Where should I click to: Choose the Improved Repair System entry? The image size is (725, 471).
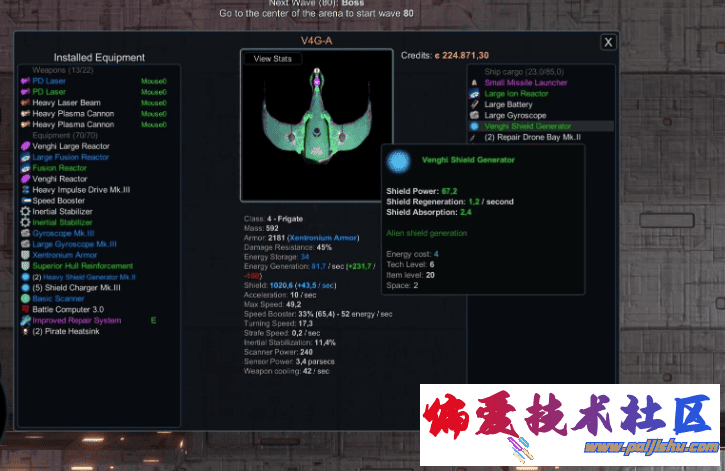pyautogui.click(x=77, y=320)
